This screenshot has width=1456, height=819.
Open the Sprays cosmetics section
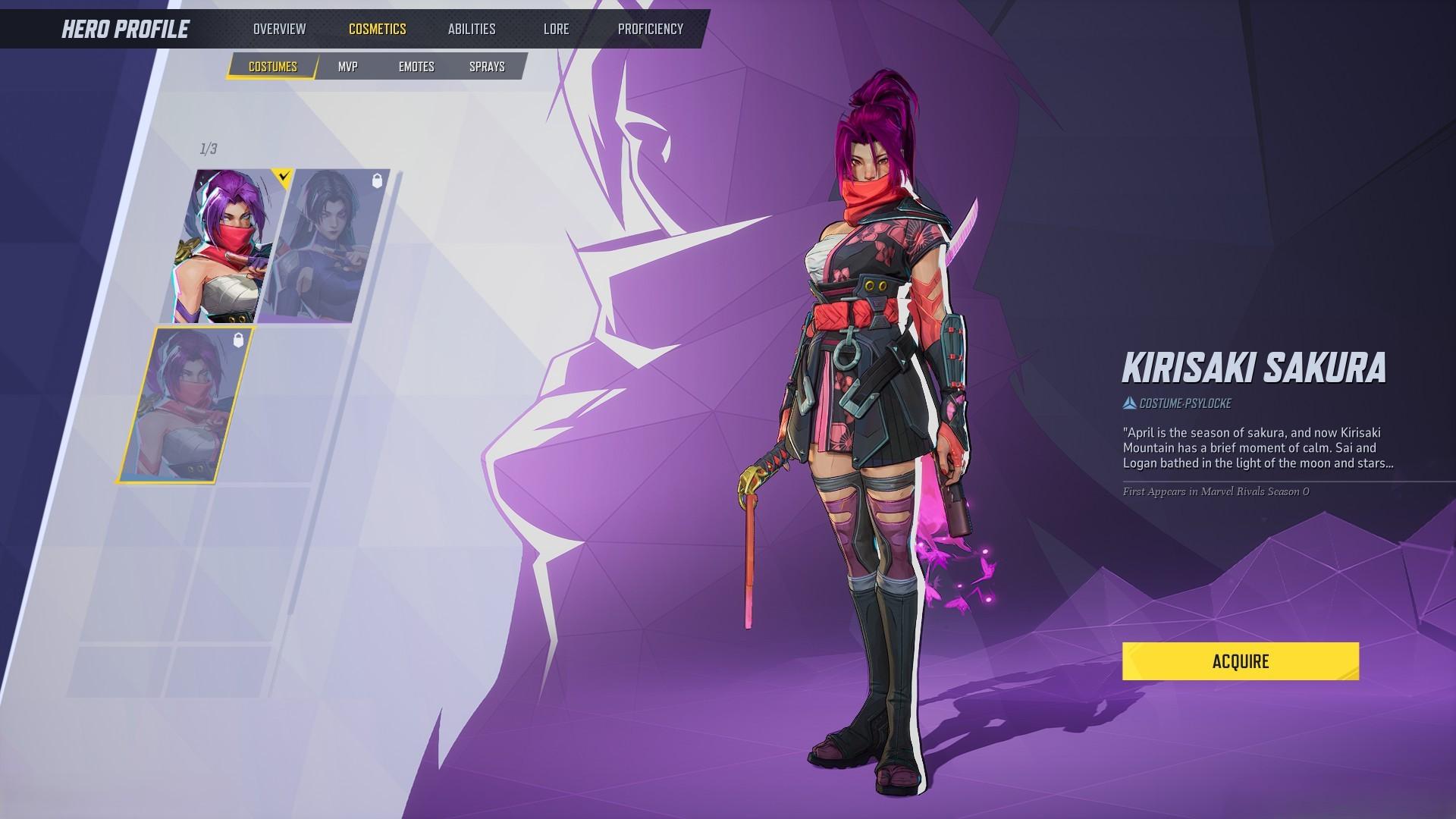486,67
